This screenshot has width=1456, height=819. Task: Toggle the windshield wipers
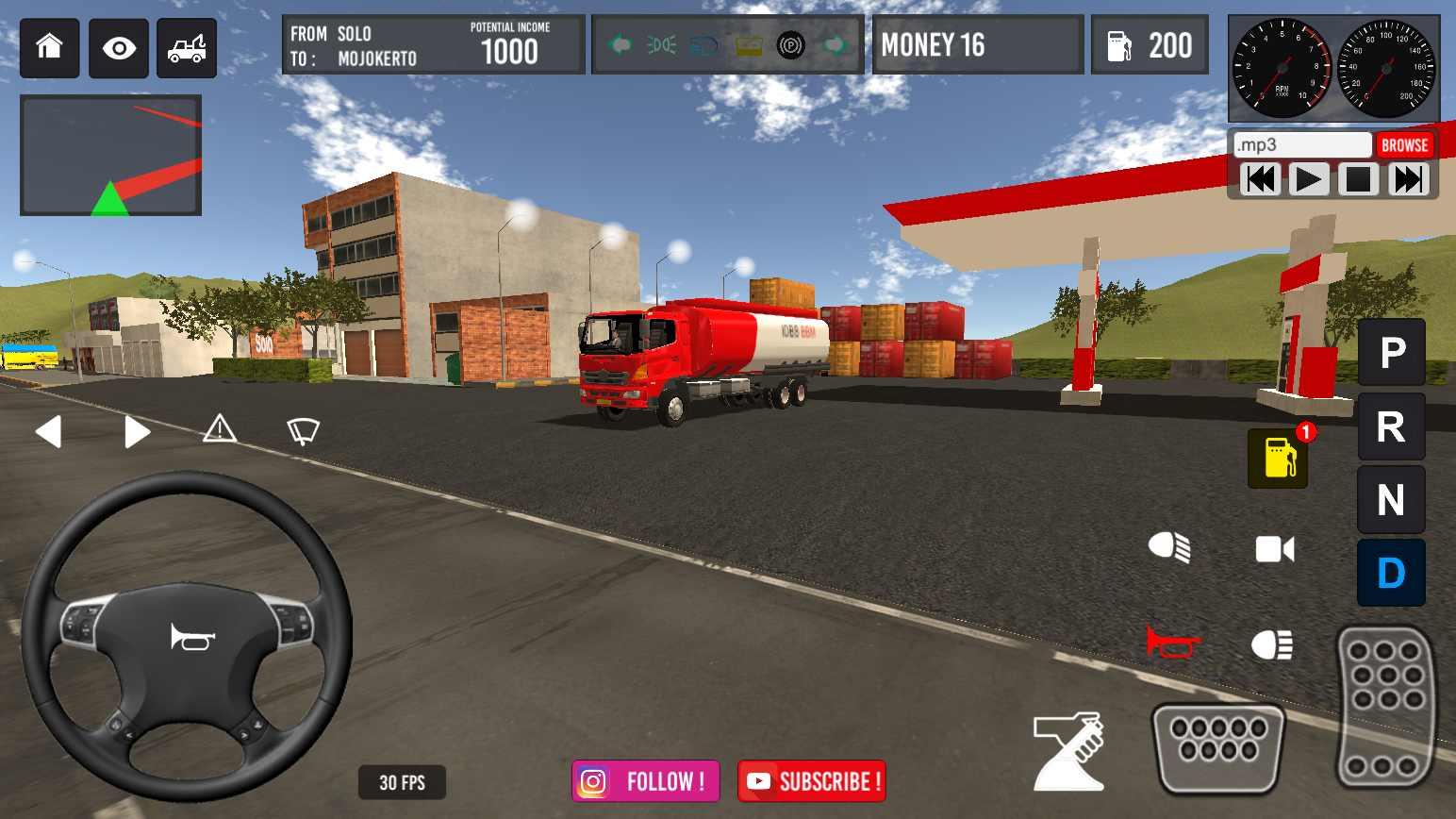coord(303,430)
